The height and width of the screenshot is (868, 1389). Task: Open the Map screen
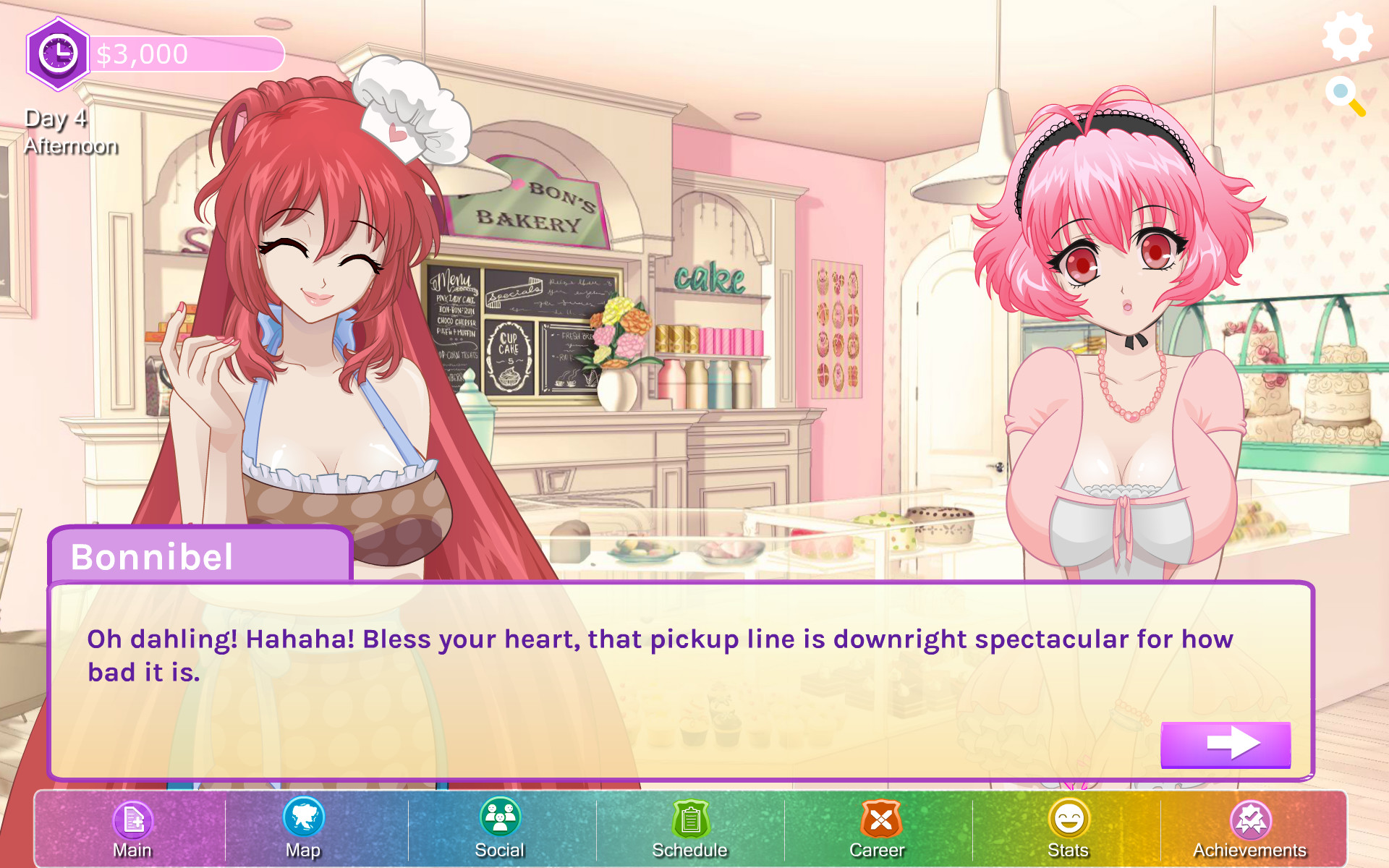[x=303, y=828]
